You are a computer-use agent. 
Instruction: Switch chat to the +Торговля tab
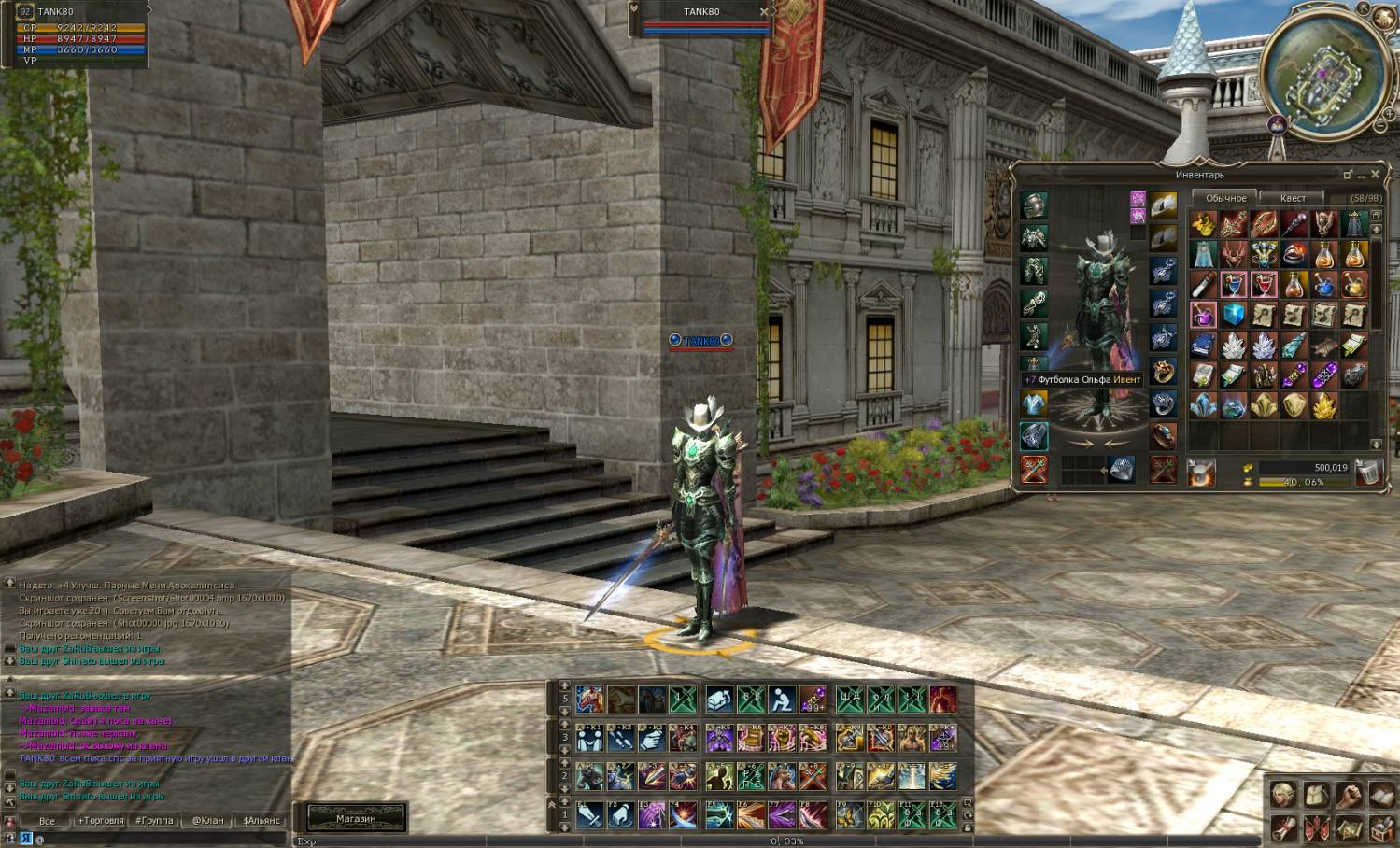tap(101, 821)
